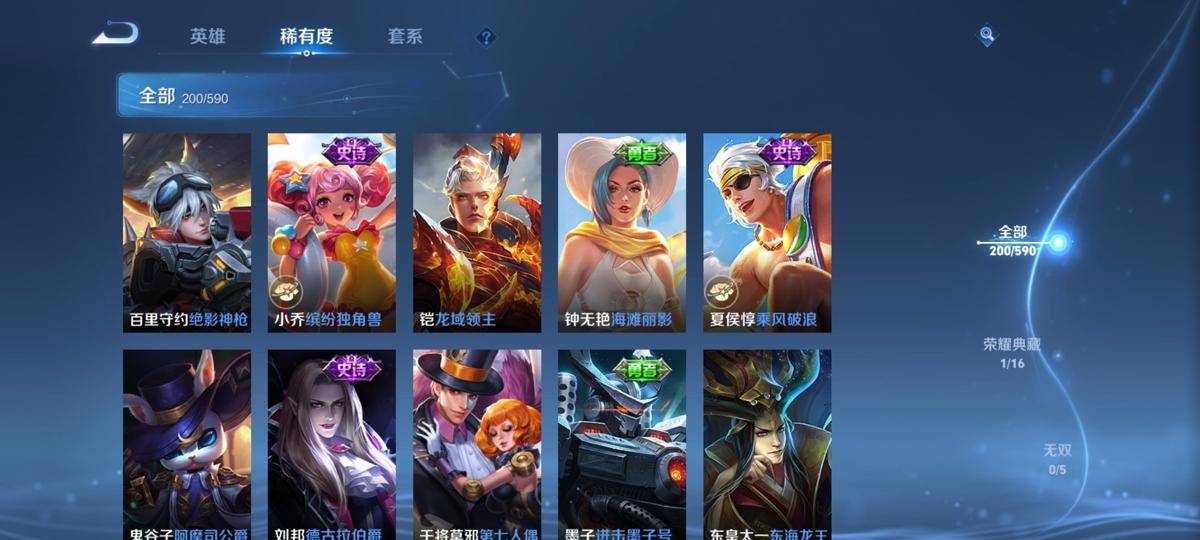Go back using the return arrow
Image resolution: width=1200 pixels, height=540 pixels.
[x=115, y=35]
